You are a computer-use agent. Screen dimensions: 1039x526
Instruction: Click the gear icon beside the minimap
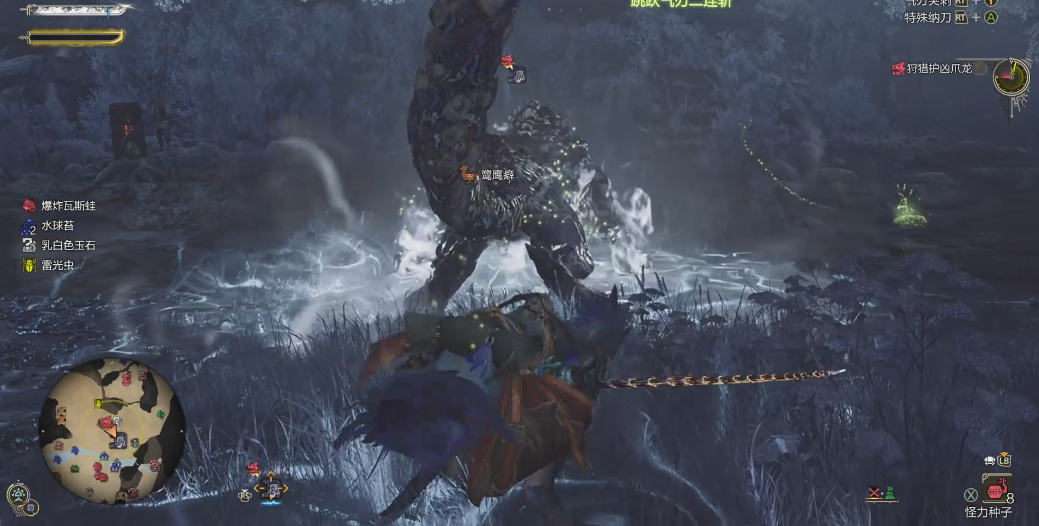18,494
